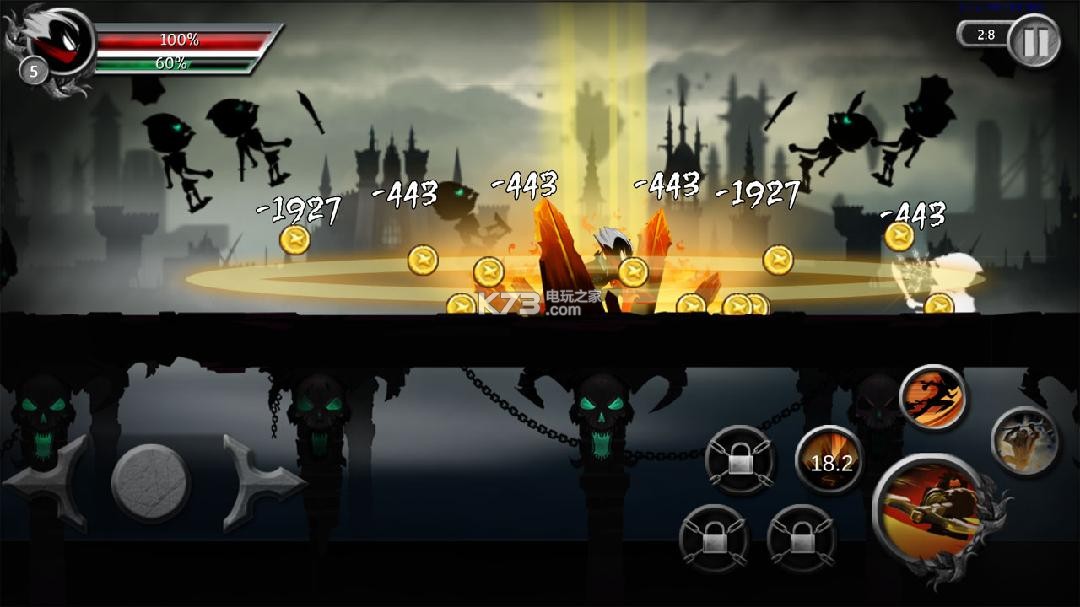
Task: Activate the orange dashing ninja skill
Action: (x=932, y=397)
